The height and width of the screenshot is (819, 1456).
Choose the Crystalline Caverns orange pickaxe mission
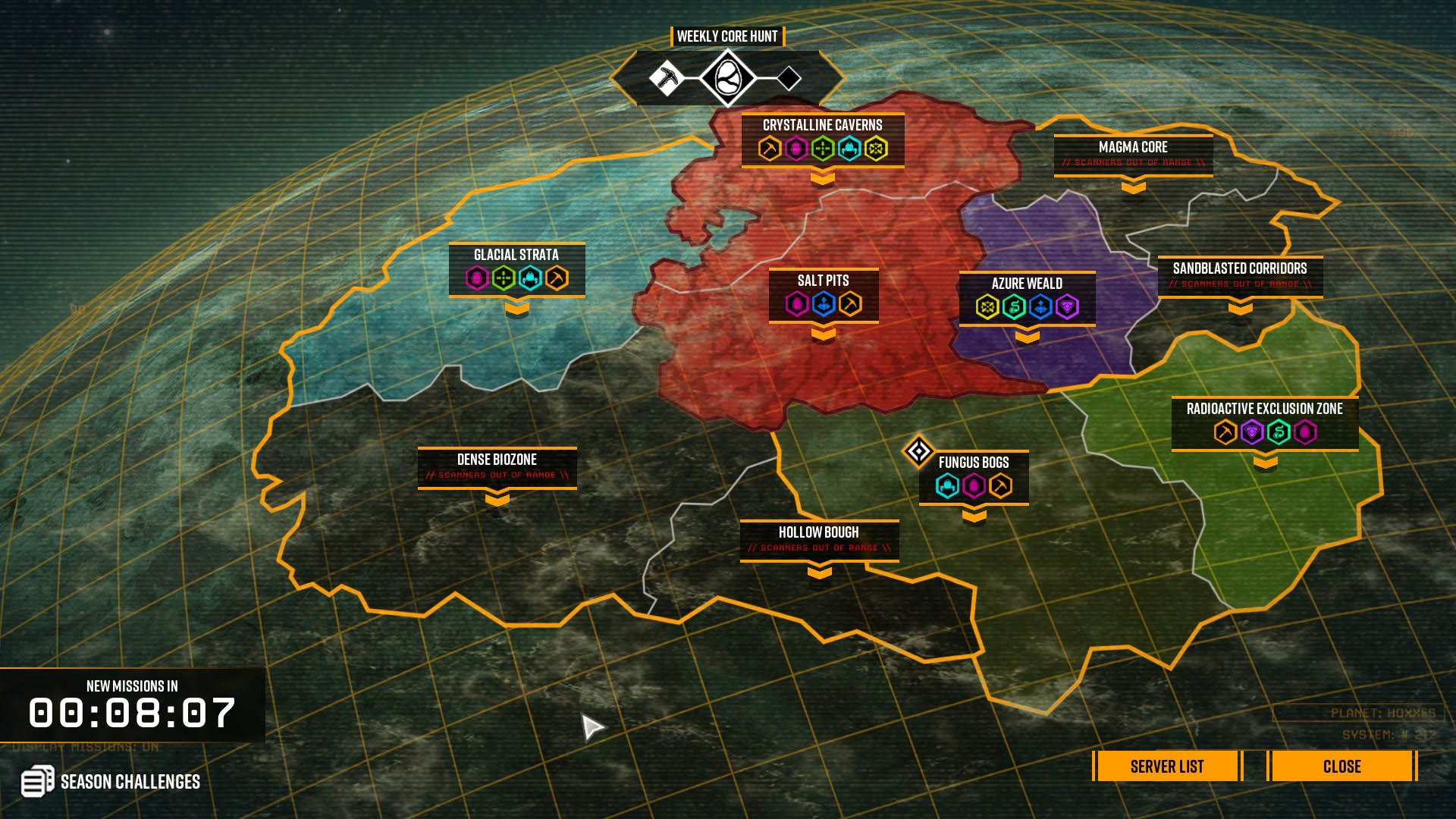[769, 149]
